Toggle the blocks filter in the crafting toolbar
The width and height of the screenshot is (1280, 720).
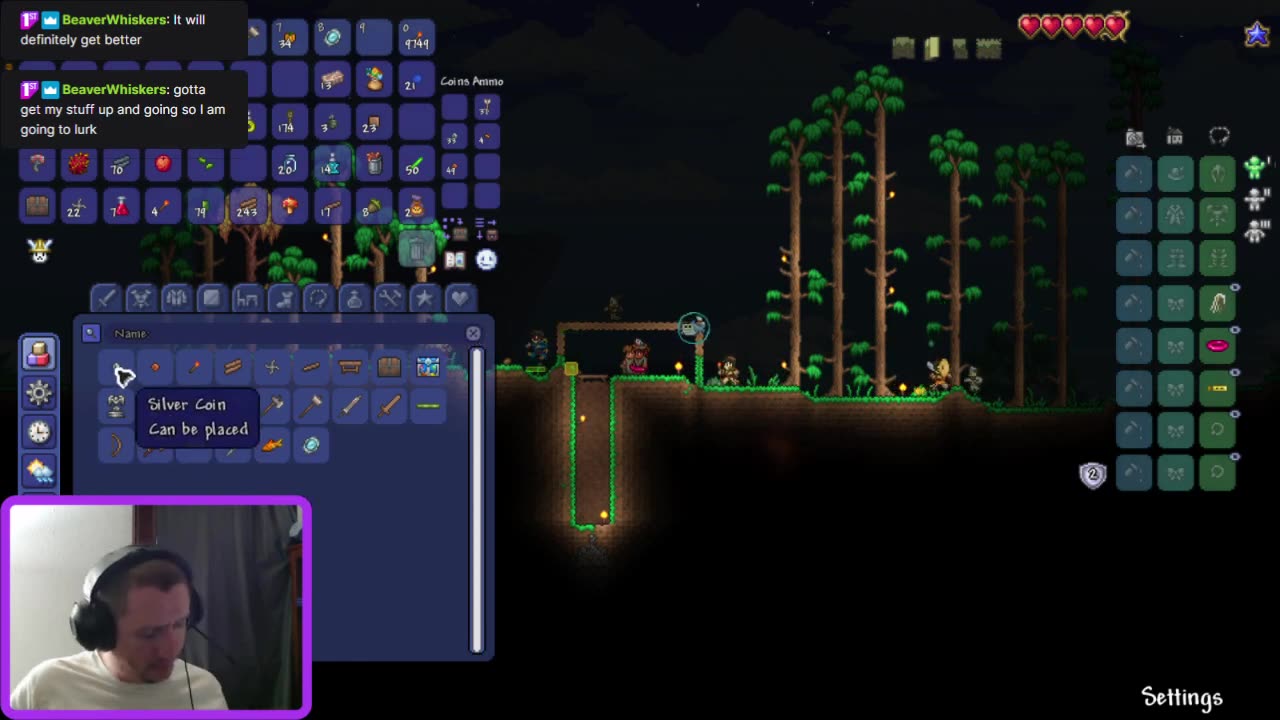click(211, 298)
